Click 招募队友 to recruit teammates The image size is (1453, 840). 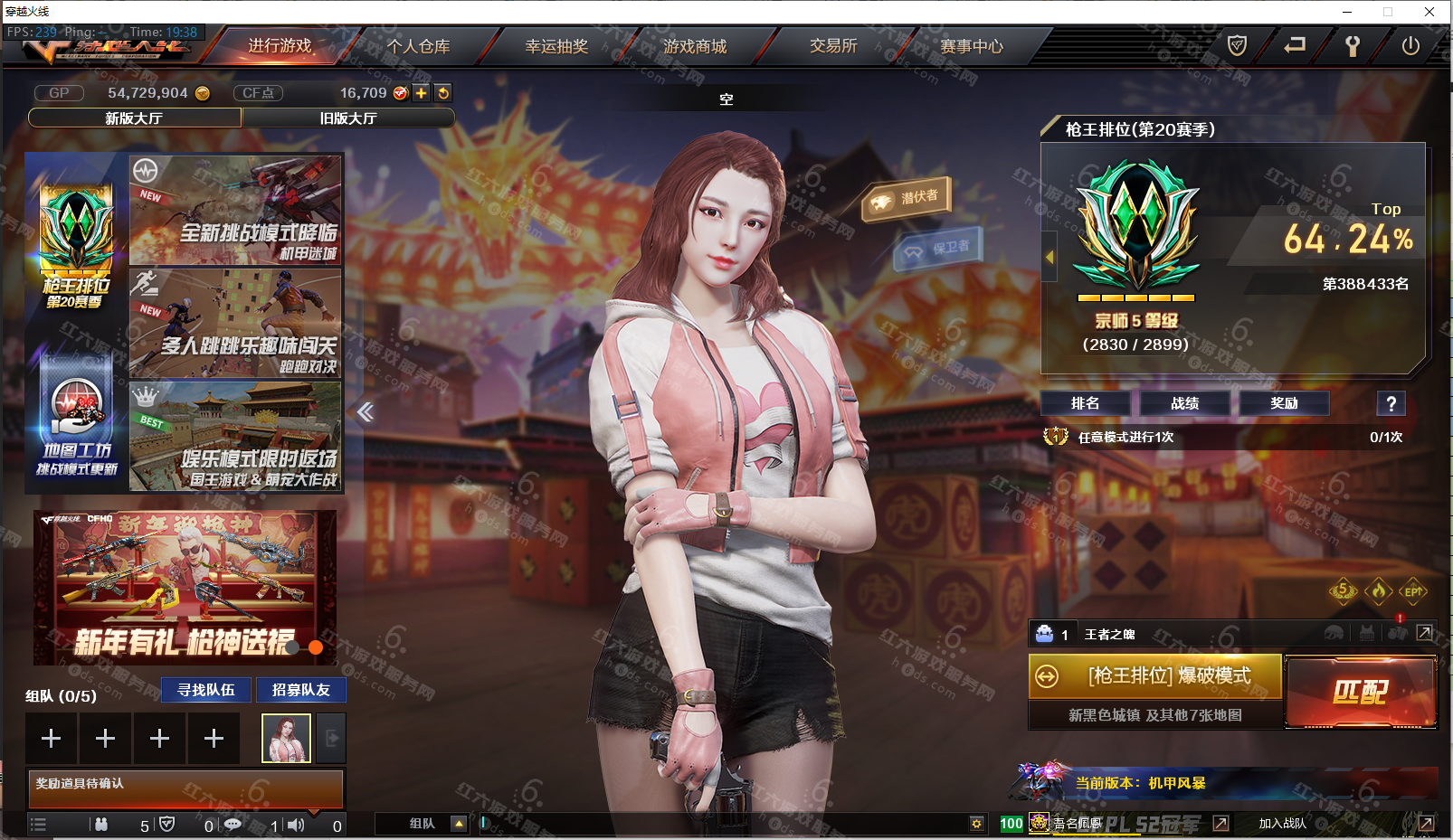click(301, 690)
